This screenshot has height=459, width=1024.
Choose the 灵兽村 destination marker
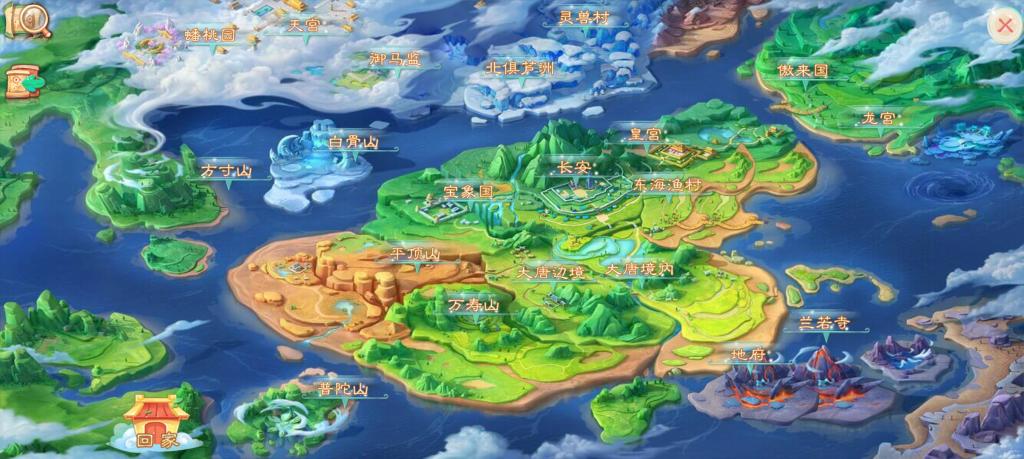tap(583, 17)
